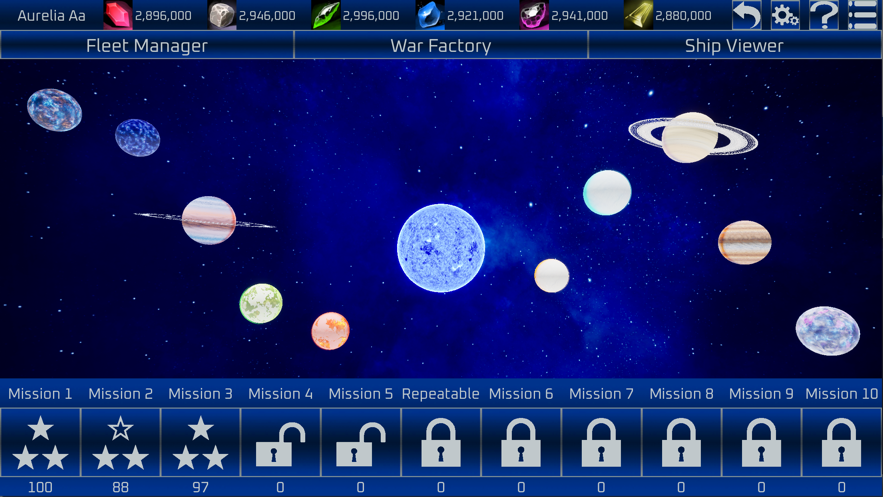Replay the Mission 3 tile
This screenshot has height=497, width=883.
pos(200,442)
